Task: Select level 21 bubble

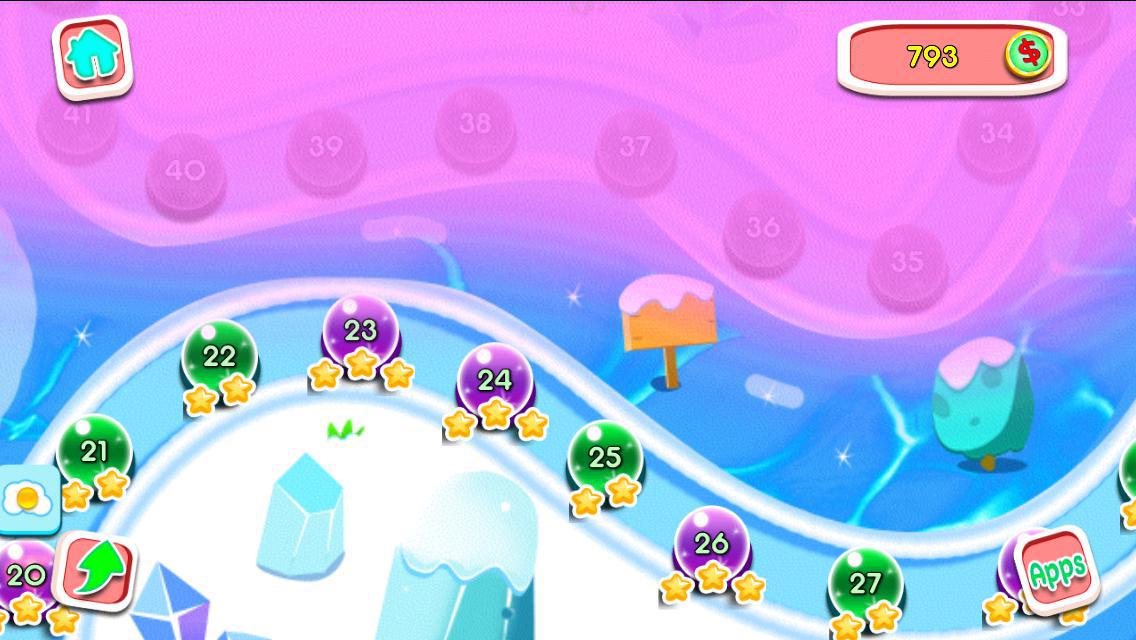Action: (x=94, y=451)
